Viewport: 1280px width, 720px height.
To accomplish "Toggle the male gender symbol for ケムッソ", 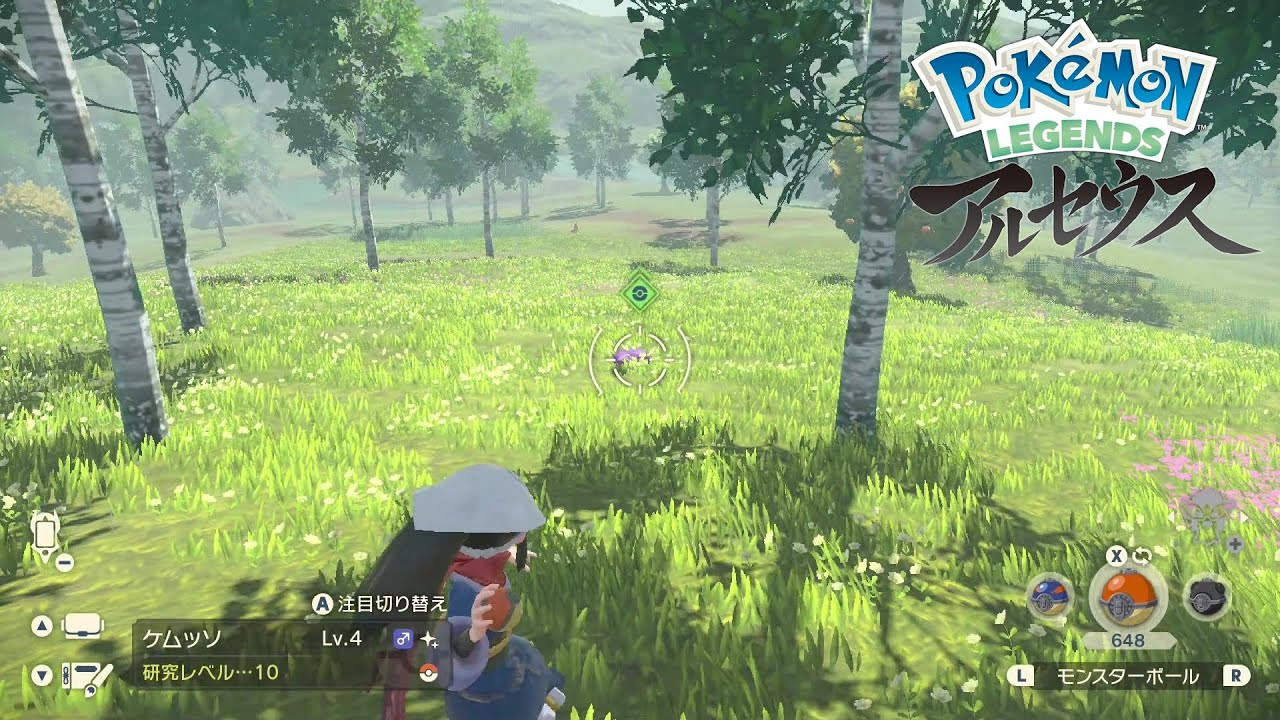I will tap(403, 639).
